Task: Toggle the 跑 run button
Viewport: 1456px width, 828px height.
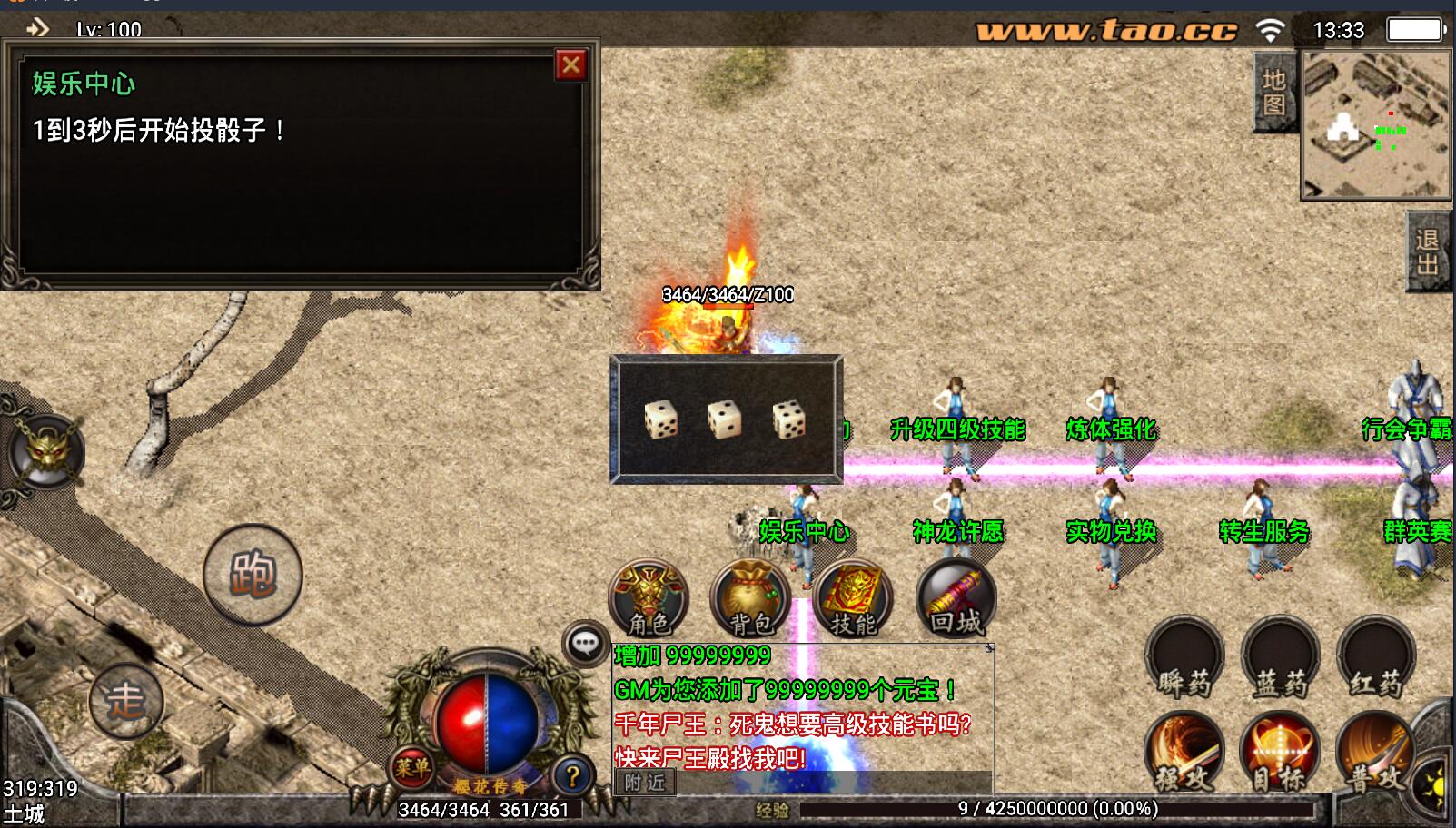Action: pyautogui.click(x=253, y=575)
